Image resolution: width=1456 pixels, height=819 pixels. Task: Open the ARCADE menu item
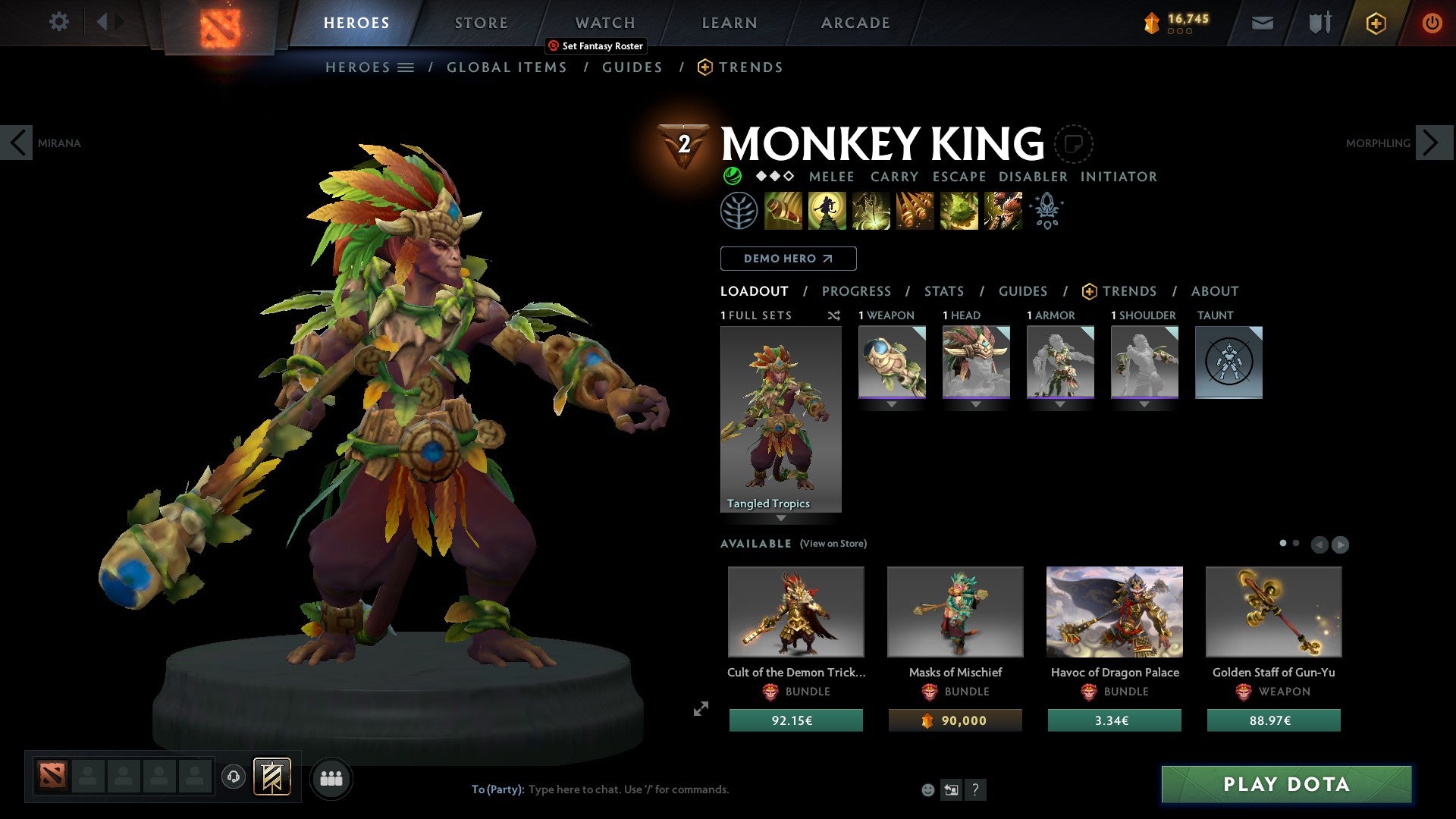855,23
